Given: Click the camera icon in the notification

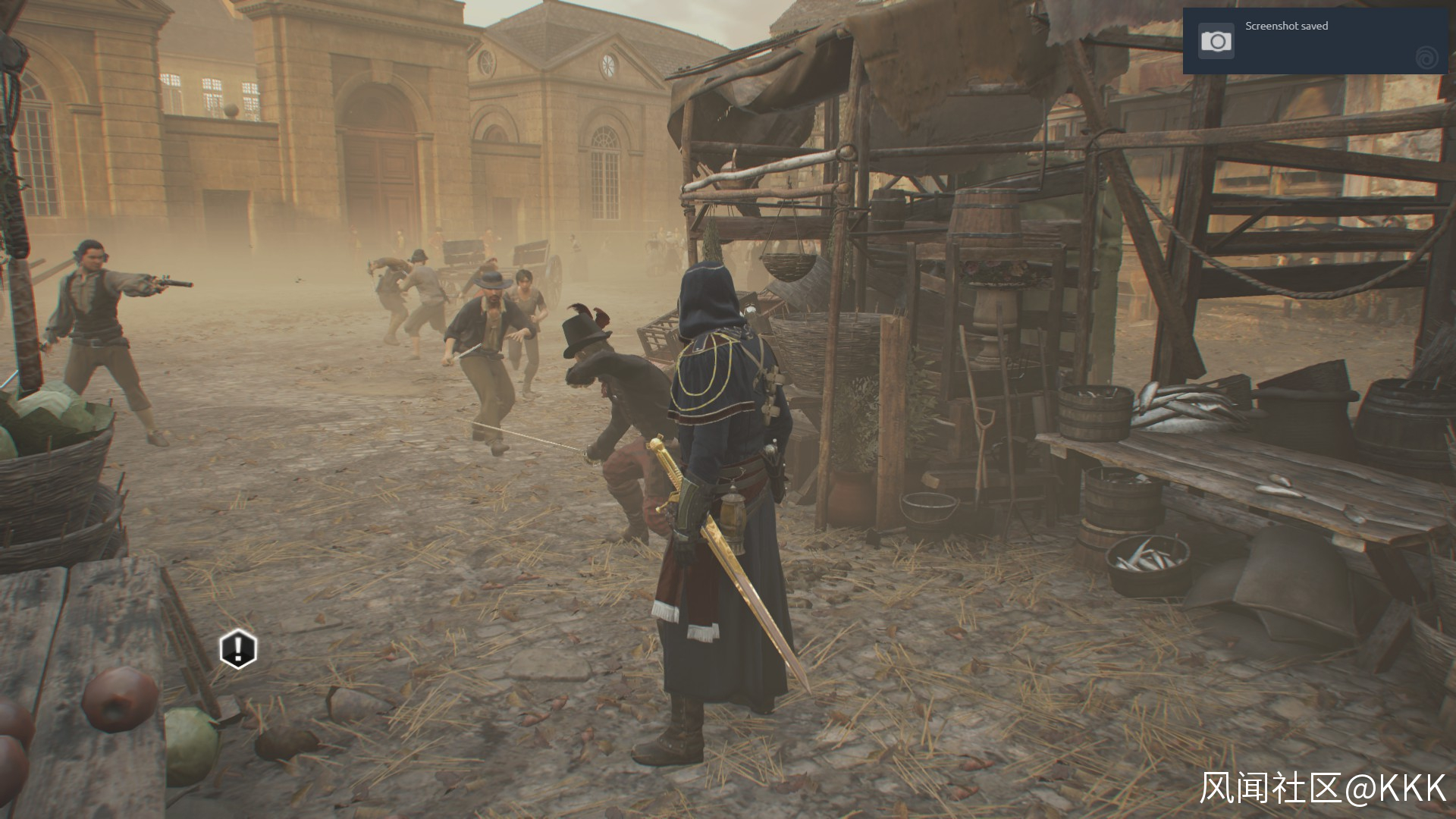Looking at the screenshot, I should (1216, 41).
